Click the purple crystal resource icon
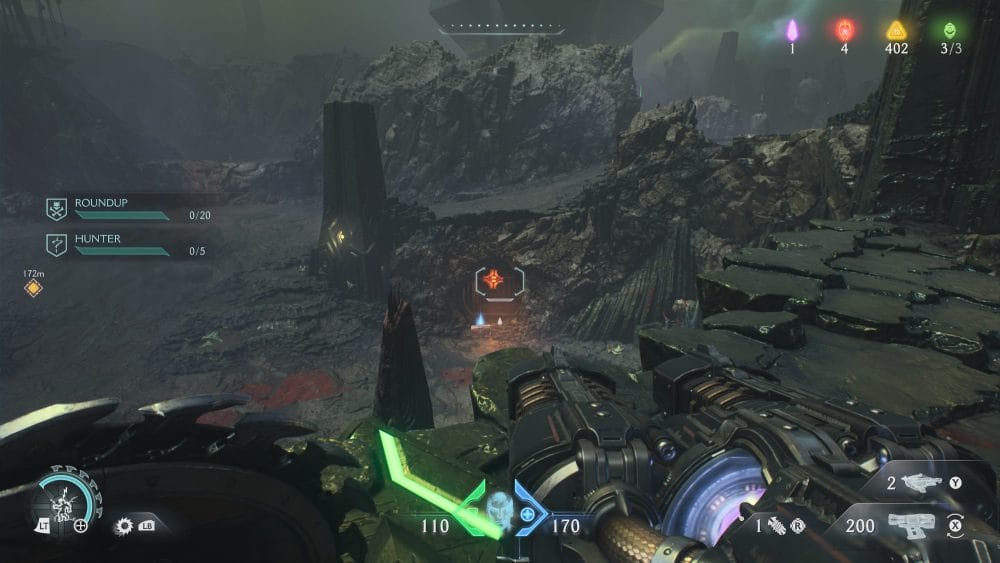This screenshot has width=1000, height=563. pyautogui.click(x=792, y=30)
